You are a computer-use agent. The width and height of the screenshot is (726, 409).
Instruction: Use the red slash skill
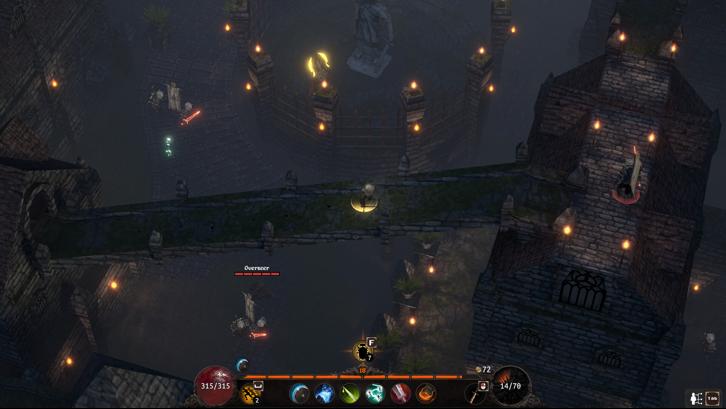[x=401, y=393]
